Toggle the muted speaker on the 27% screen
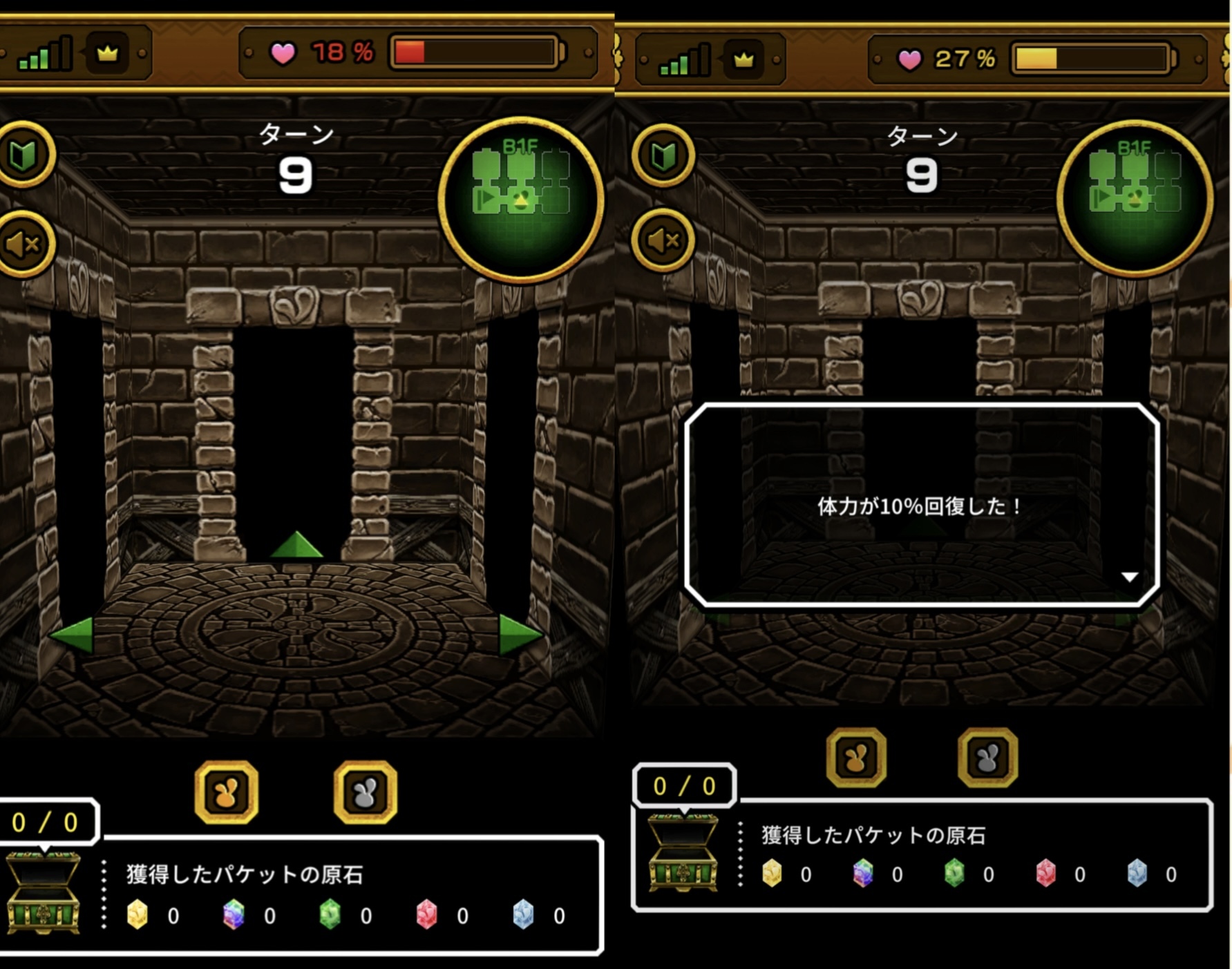 (663, 240)
